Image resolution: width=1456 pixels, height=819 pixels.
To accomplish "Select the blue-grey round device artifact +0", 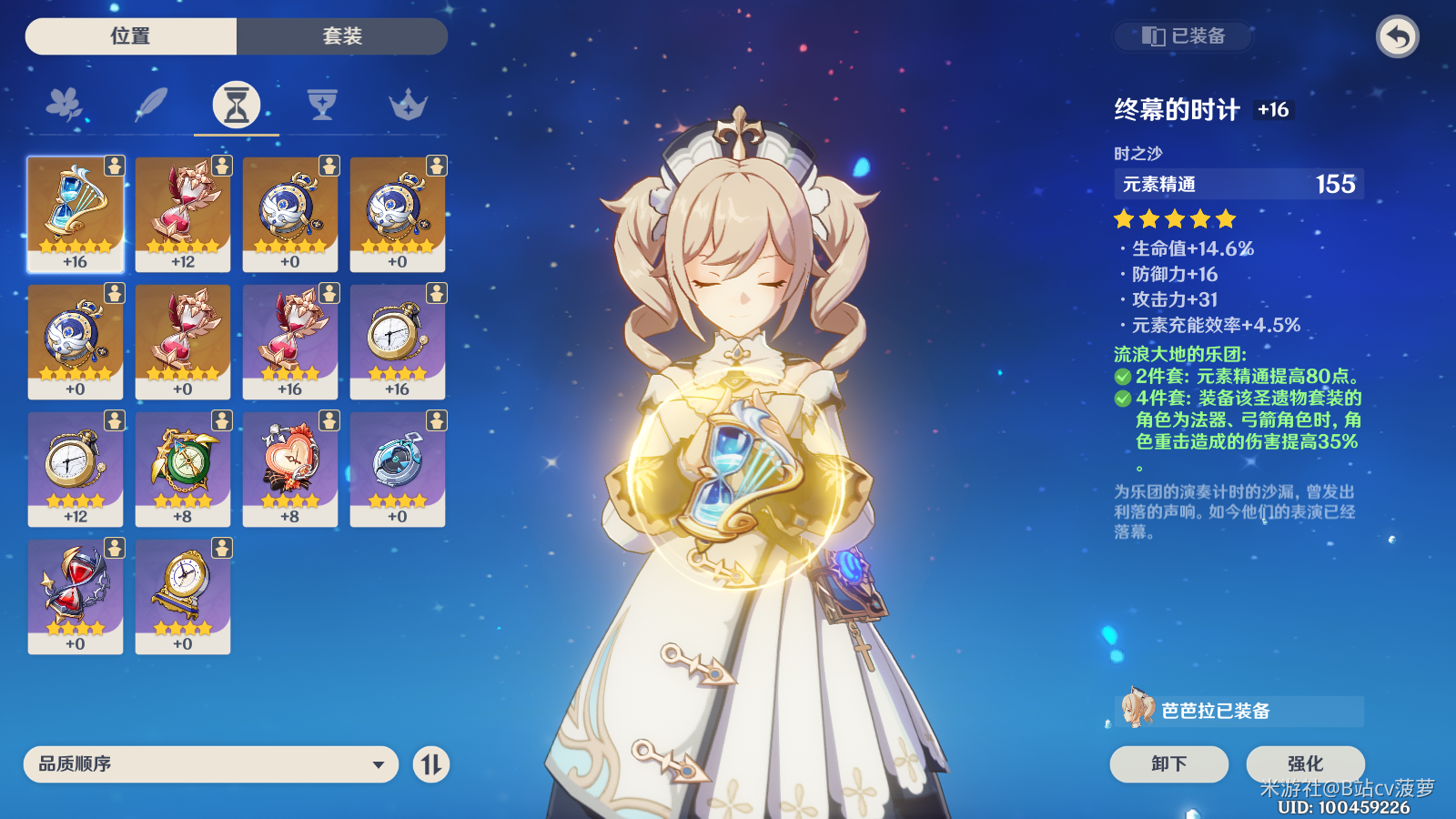I will (x=398, y=469).
